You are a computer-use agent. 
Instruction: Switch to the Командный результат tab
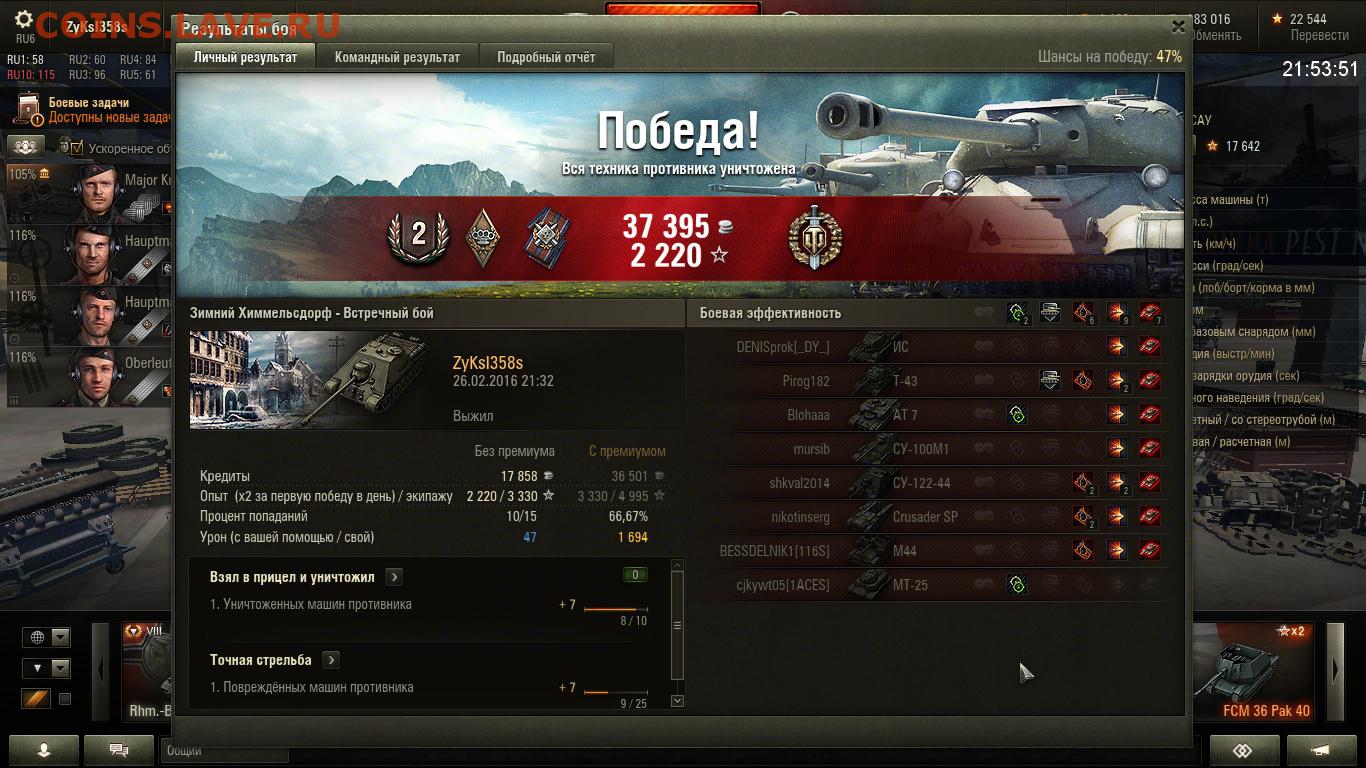[x=397, y=57]
